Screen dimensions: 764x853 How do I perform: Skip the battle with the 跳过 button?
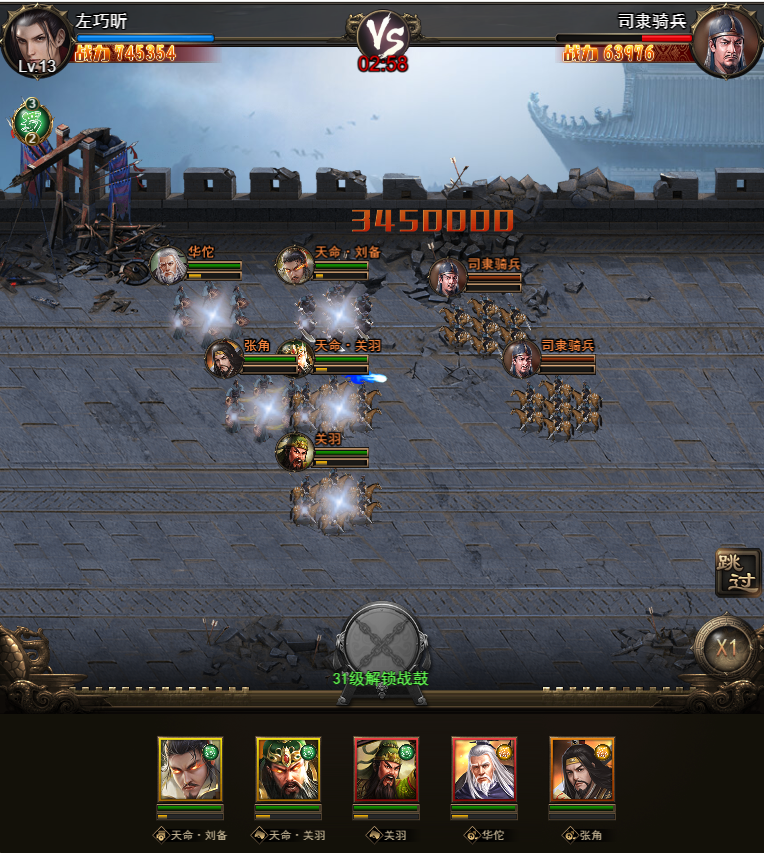[x=737, y=573]
